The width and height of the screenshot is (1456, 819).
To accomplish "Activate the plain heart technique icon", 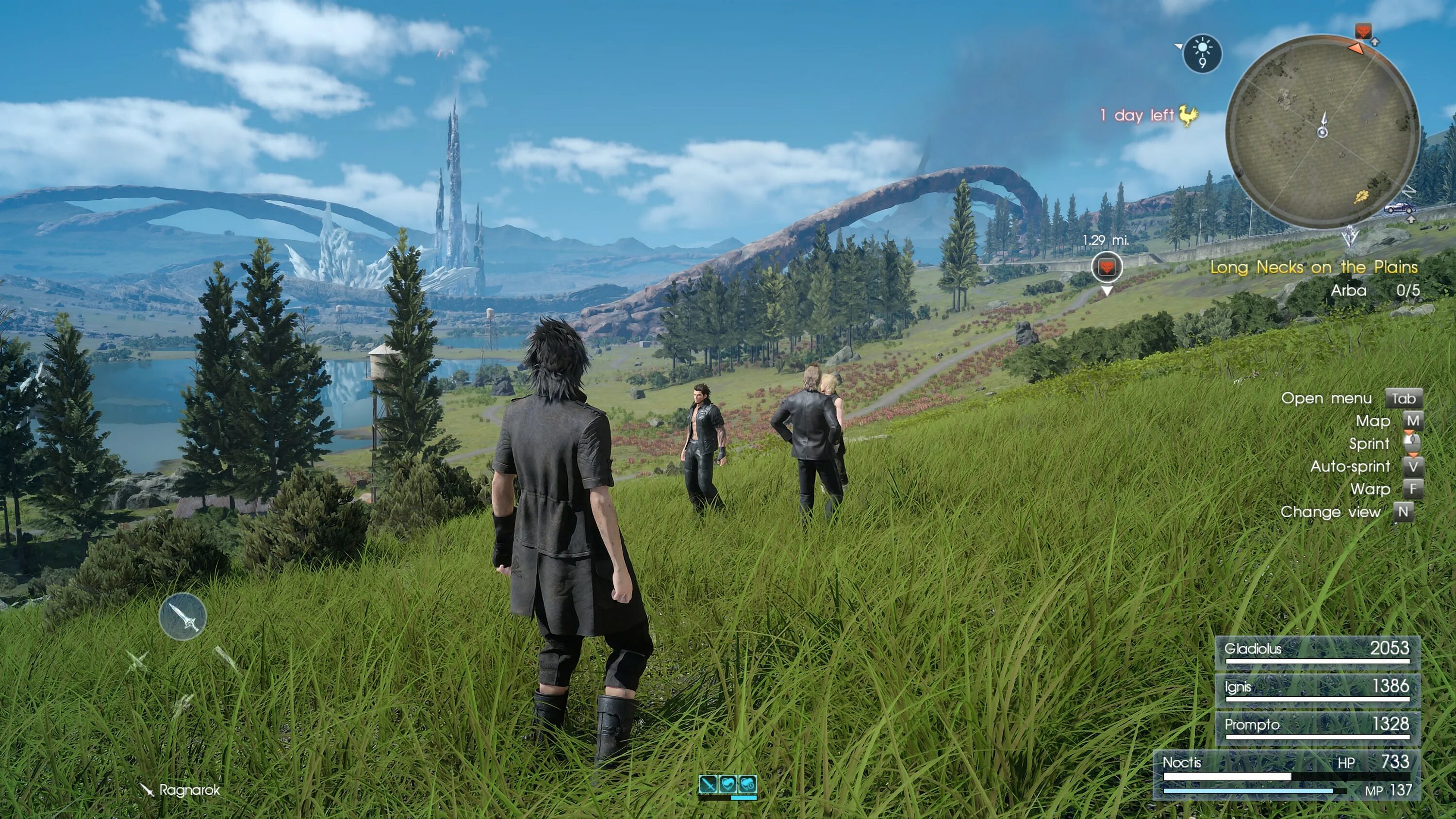I will coord(728,784).
